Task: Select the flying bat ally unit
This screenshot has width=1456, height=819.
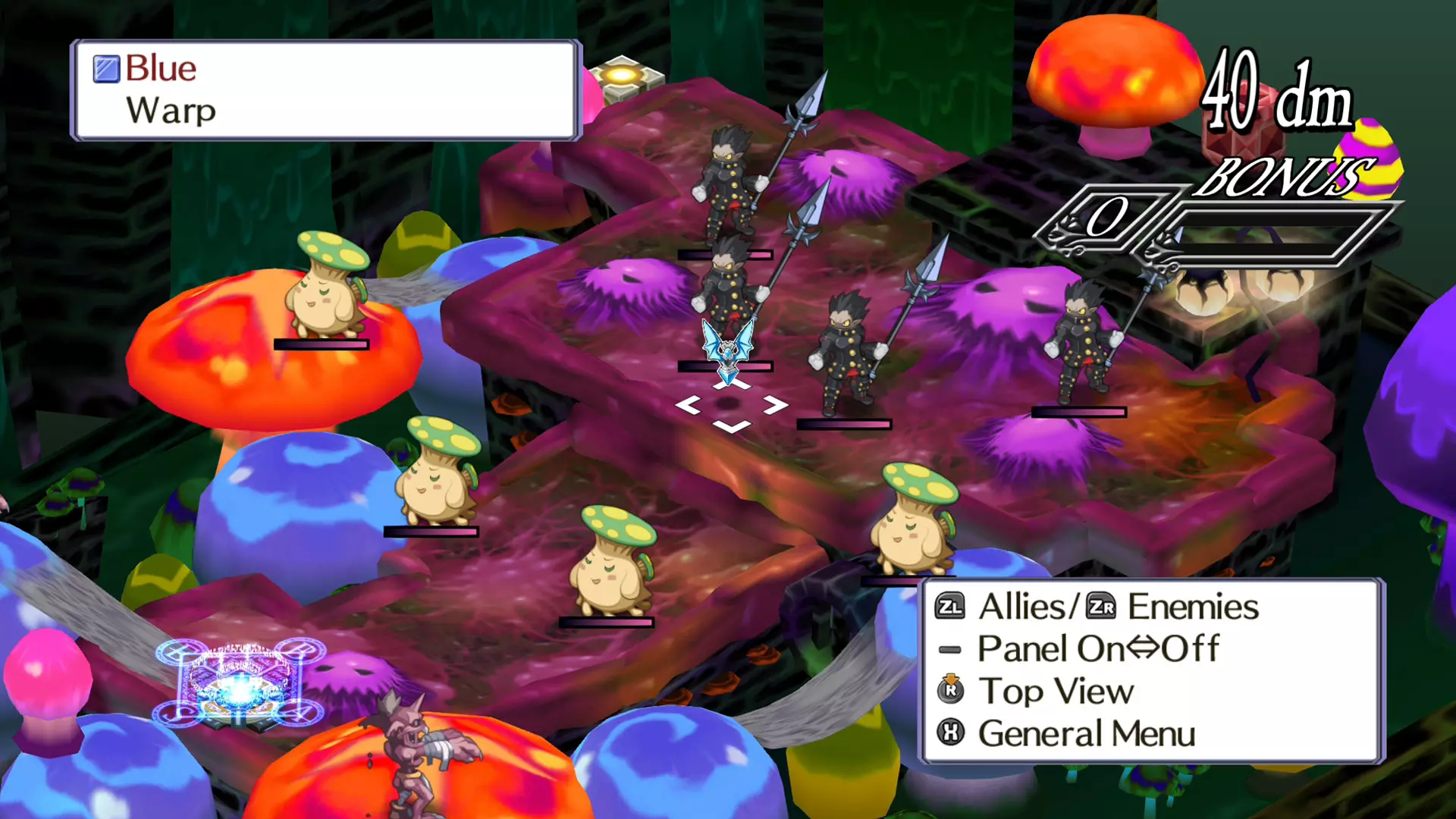Action: pos(728,349)
